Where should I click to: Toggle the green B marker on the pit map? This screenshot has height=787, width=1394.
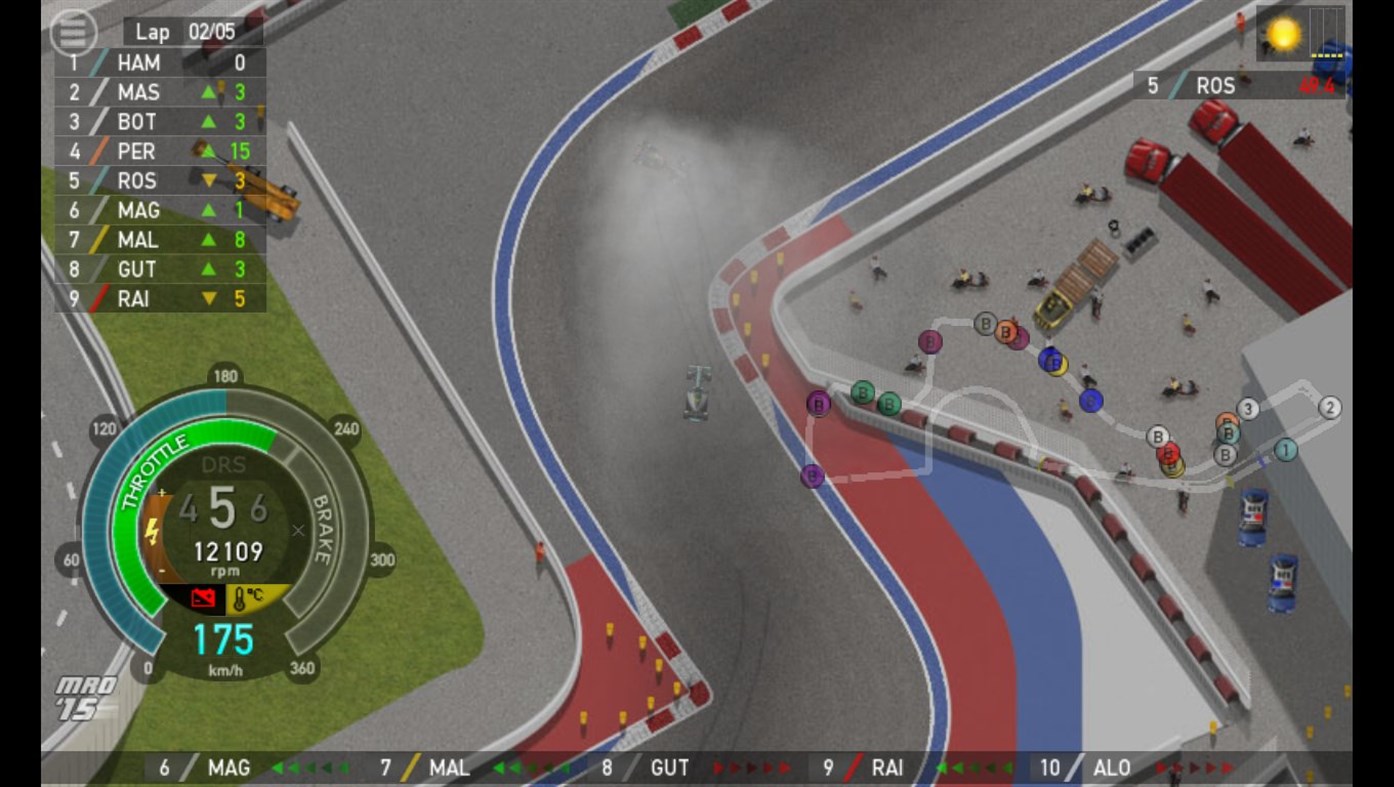[x=863, y=394]
